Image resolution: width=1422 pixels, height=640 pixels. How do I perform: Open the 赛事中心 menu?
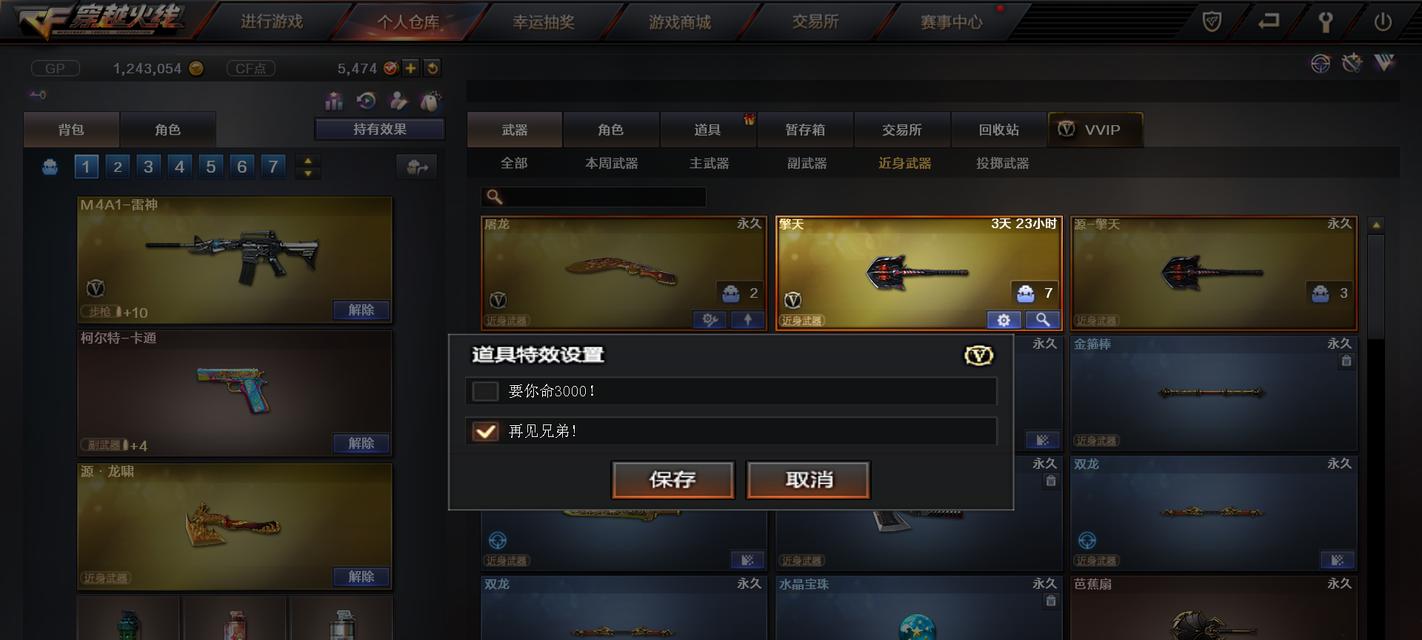(951, 21)
